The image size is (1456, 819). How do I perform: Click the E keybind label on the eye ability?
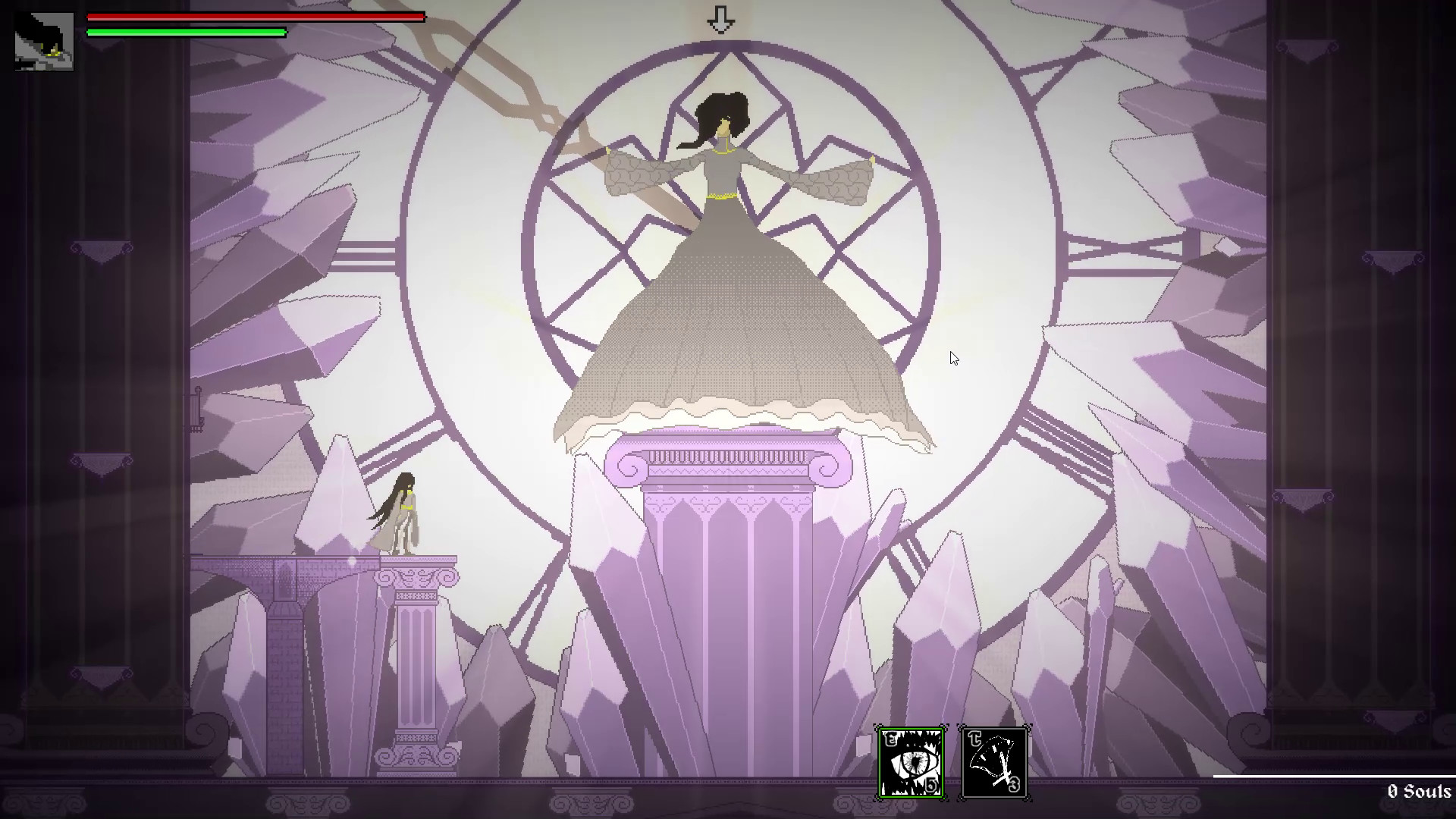click(x=892, y=739)
